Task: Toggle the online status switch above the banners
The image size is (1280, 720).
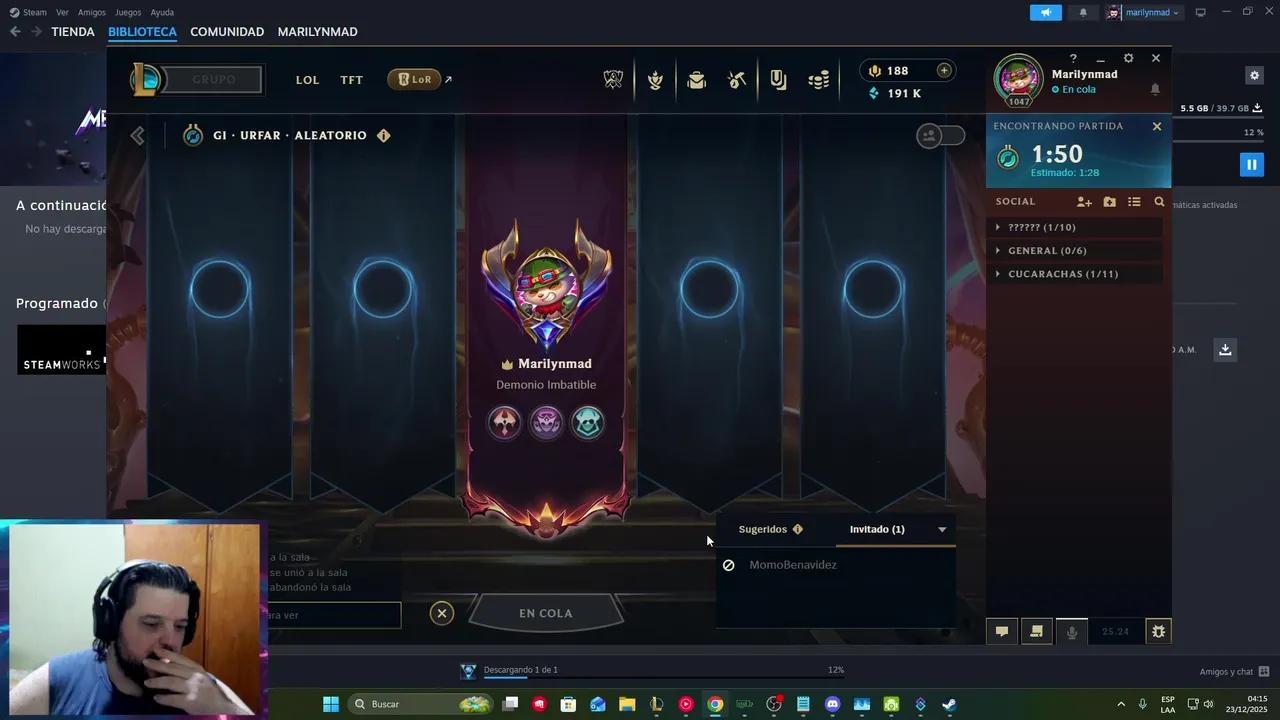Action: coord(940,135)
